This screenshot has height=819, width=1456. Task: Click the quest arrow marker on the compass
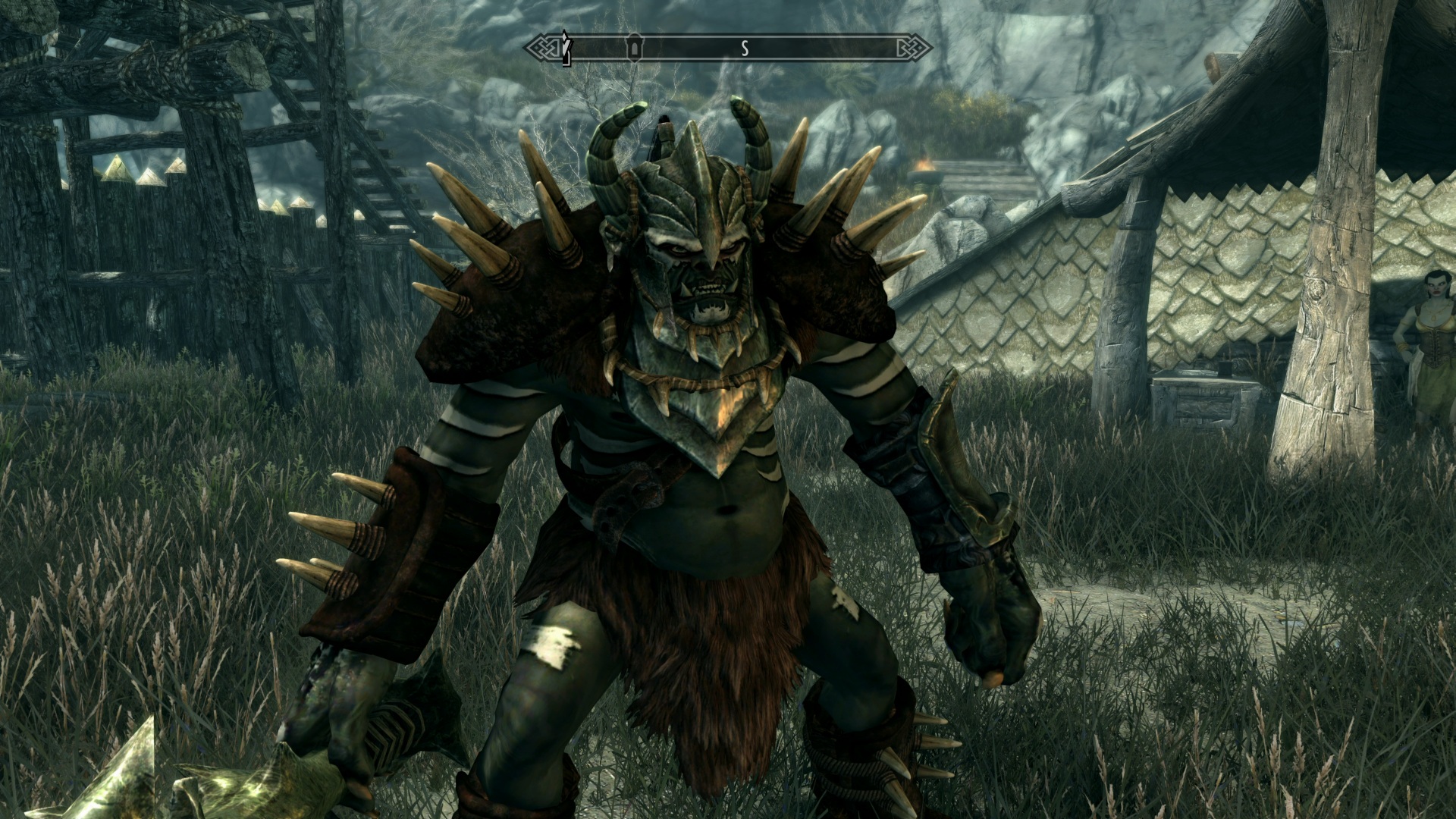[x=565, y=47]
